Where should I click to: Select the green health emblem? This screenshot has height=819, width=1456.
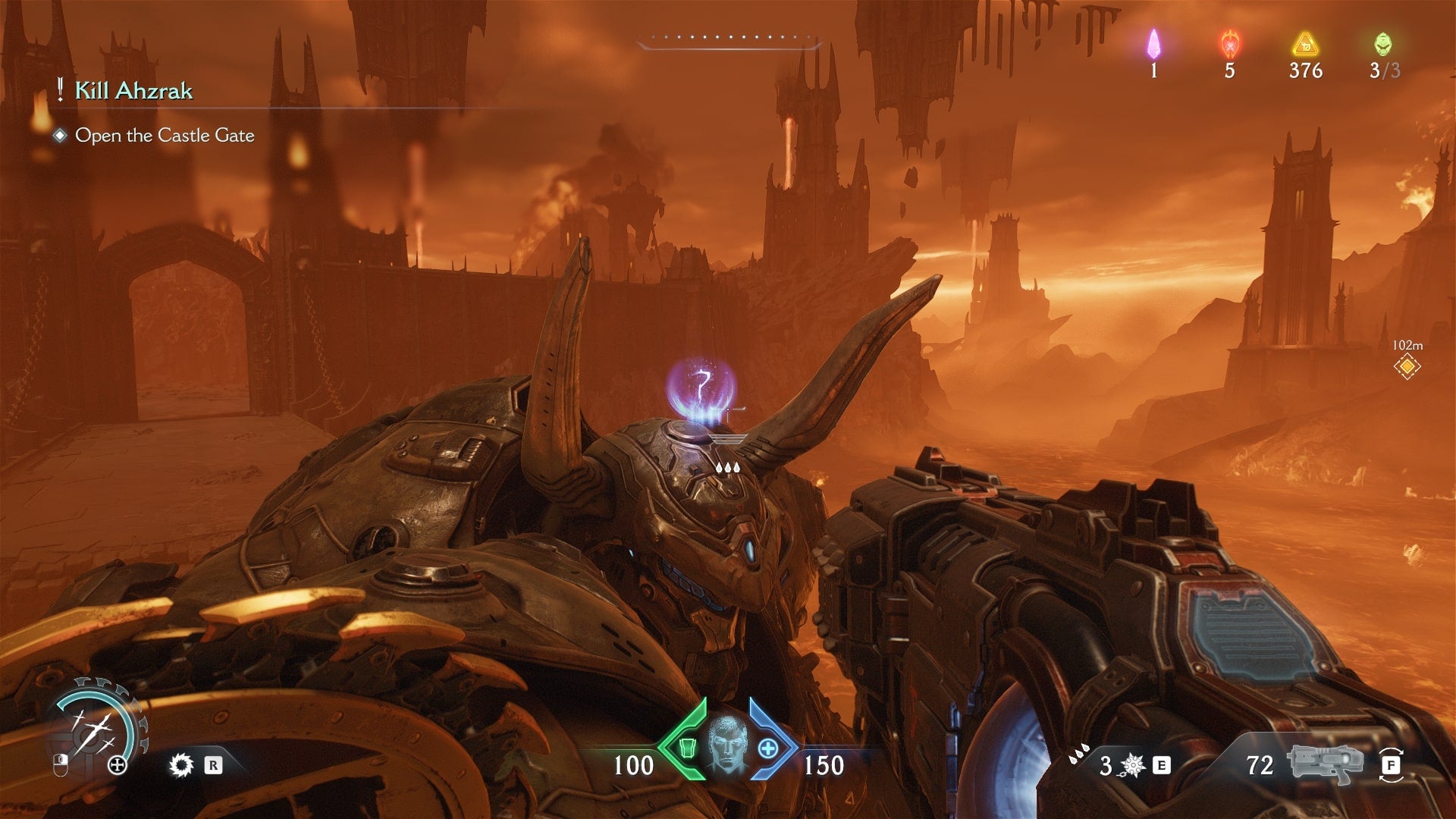pos(686,748)
